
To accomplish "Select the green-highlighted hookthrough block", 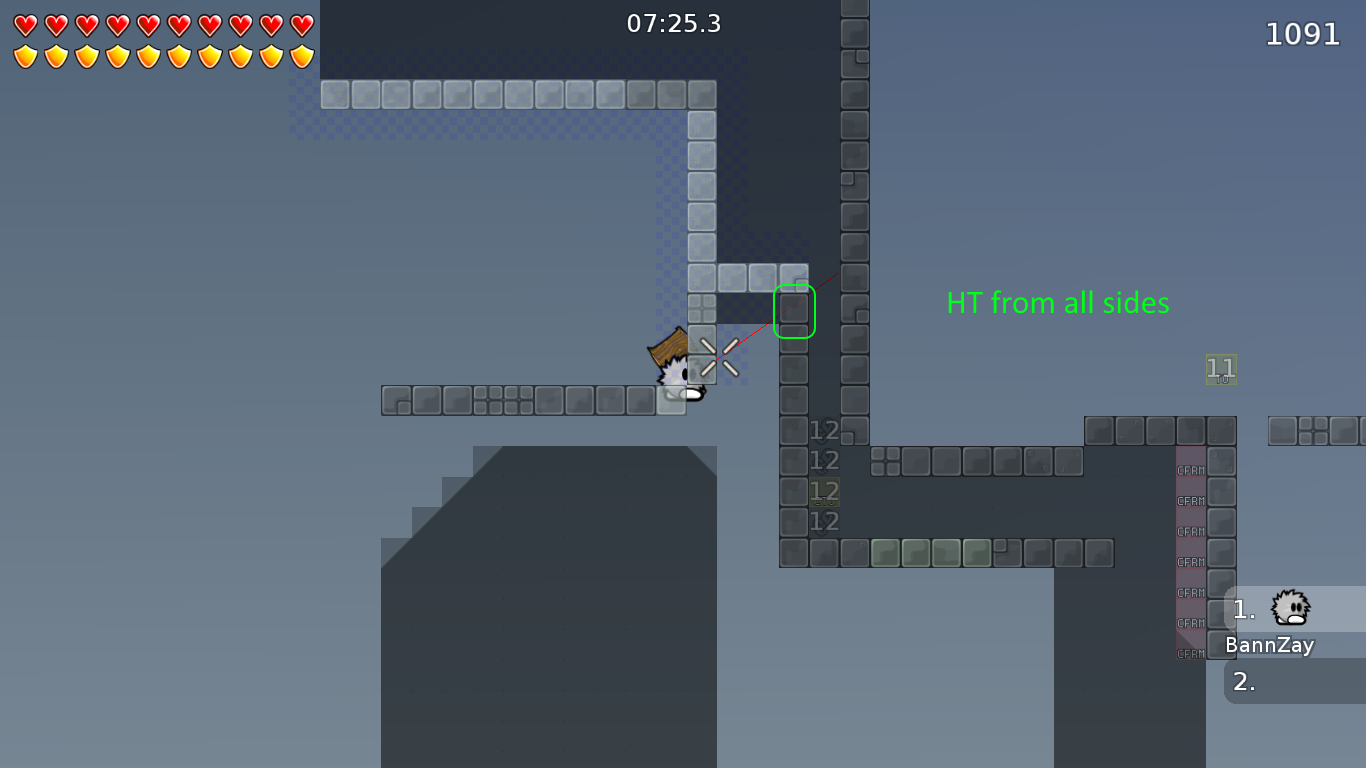I will 794,310.
